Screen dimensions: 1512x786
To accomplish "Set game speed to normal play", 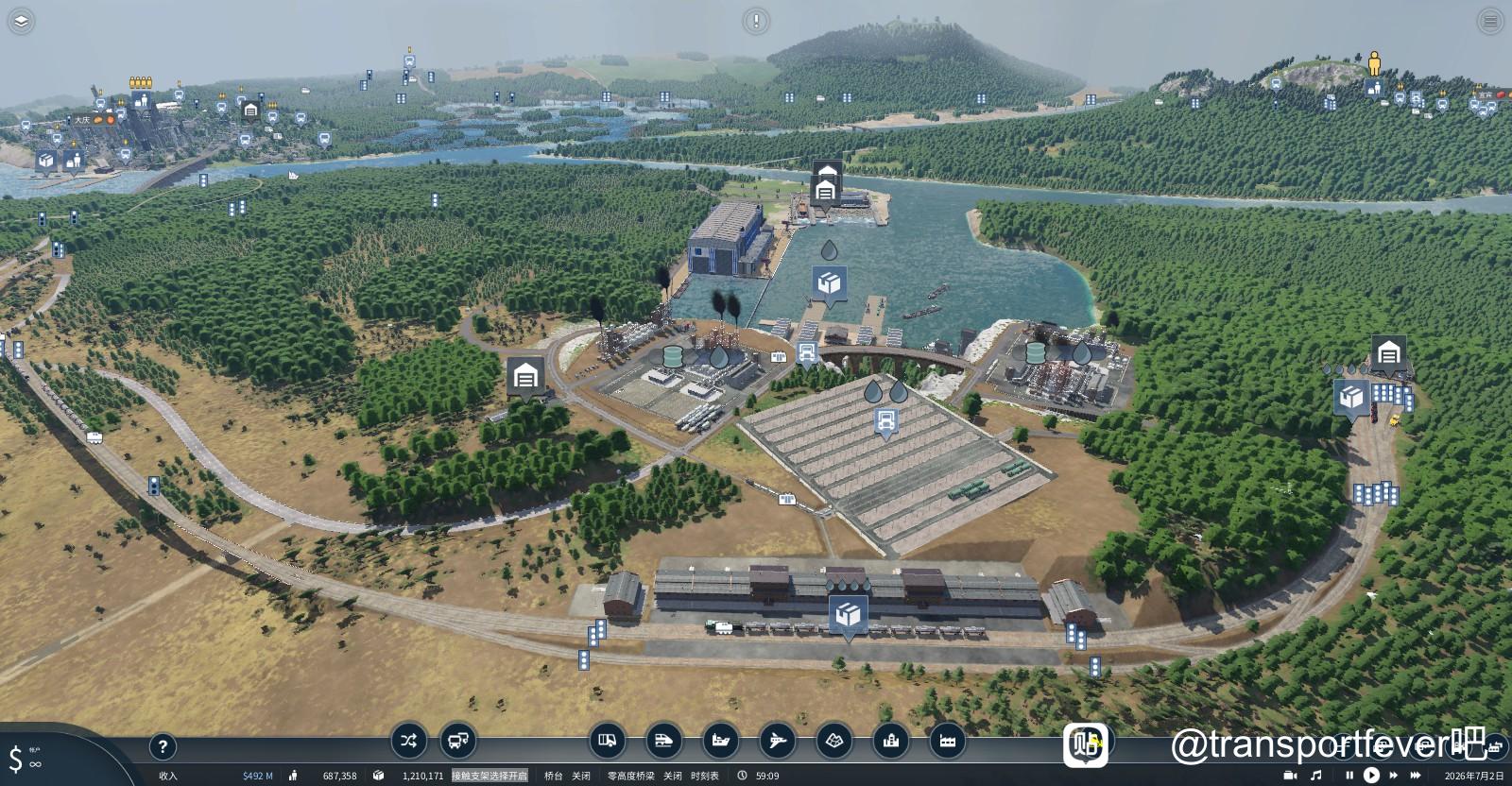I will 1371,776.
